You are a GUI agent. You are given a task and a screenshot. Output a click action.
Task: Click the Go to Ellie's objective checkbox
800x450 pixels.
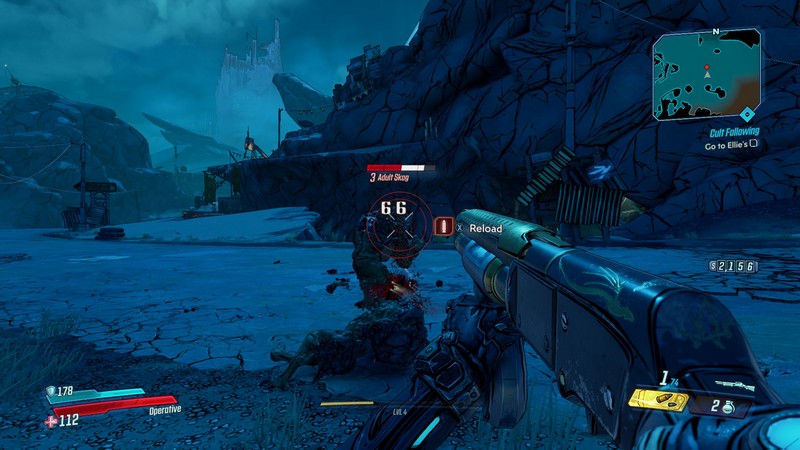755,145
